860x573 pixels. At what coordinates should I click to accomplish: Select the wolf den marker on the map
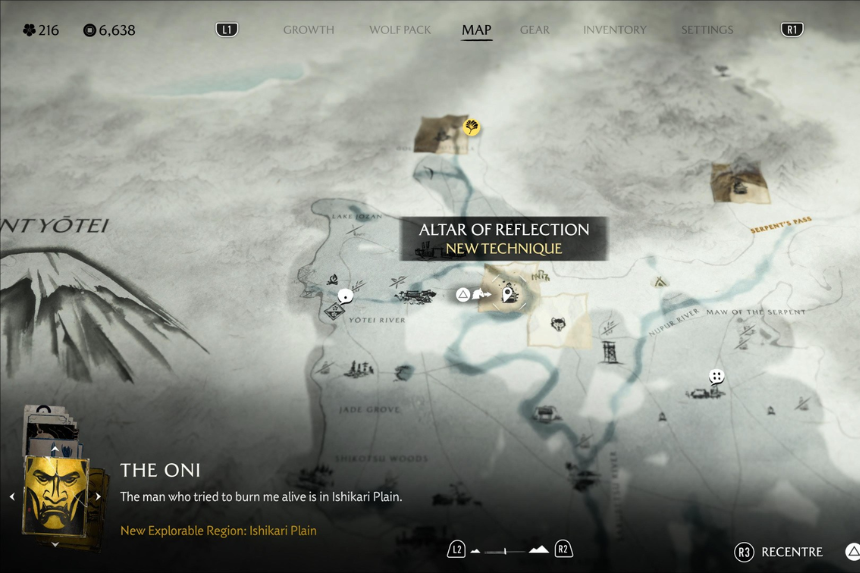point(559,324)
